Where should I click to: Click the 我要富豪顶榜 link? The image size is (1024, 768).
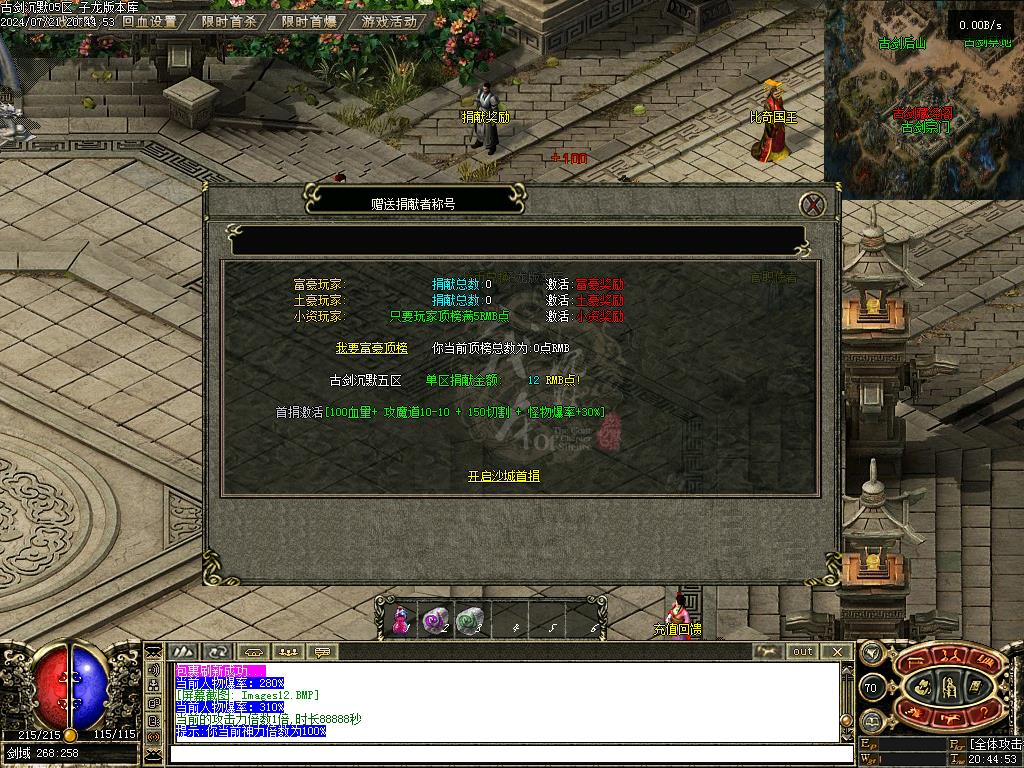click(x=371, y=348)
